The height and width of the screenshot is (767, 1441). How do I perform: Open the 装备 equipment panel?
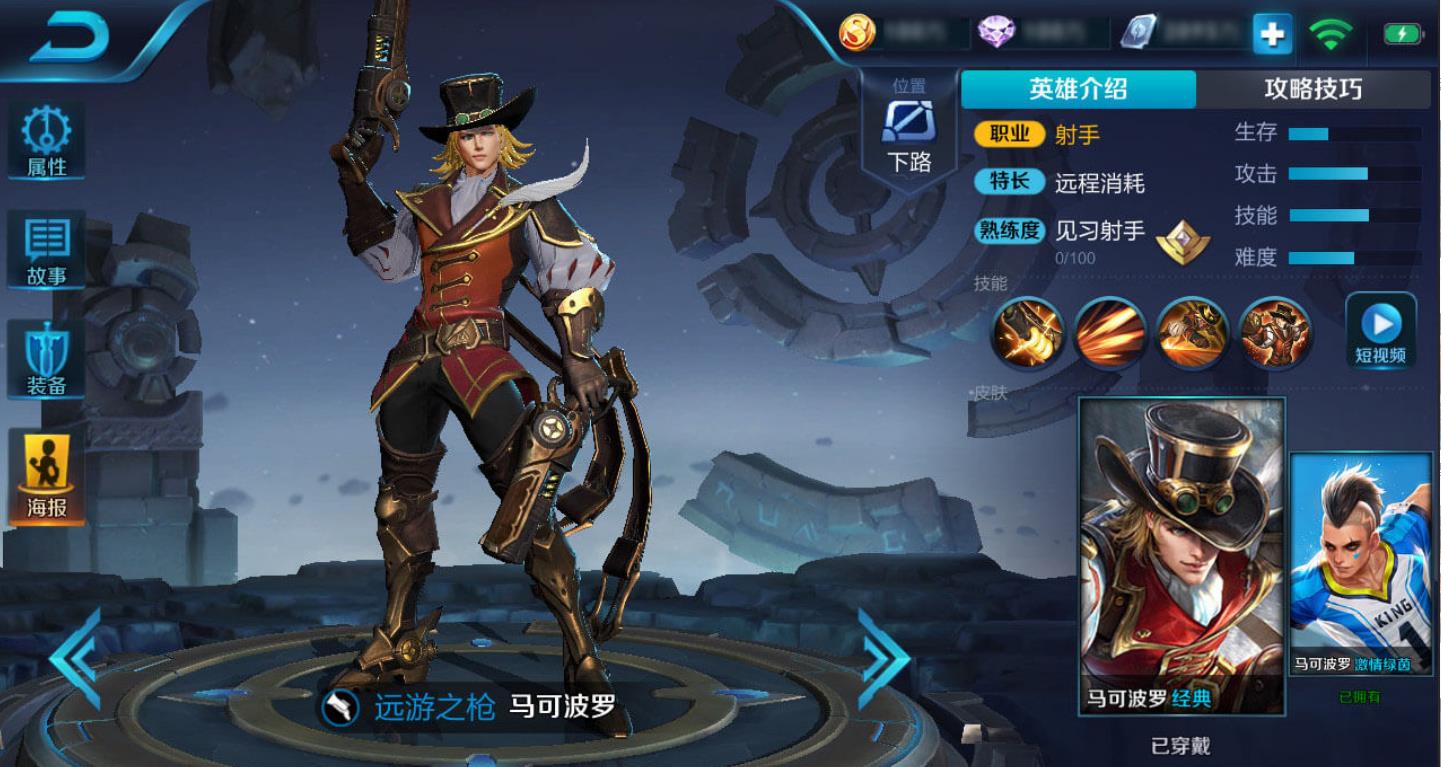[46, 359]
